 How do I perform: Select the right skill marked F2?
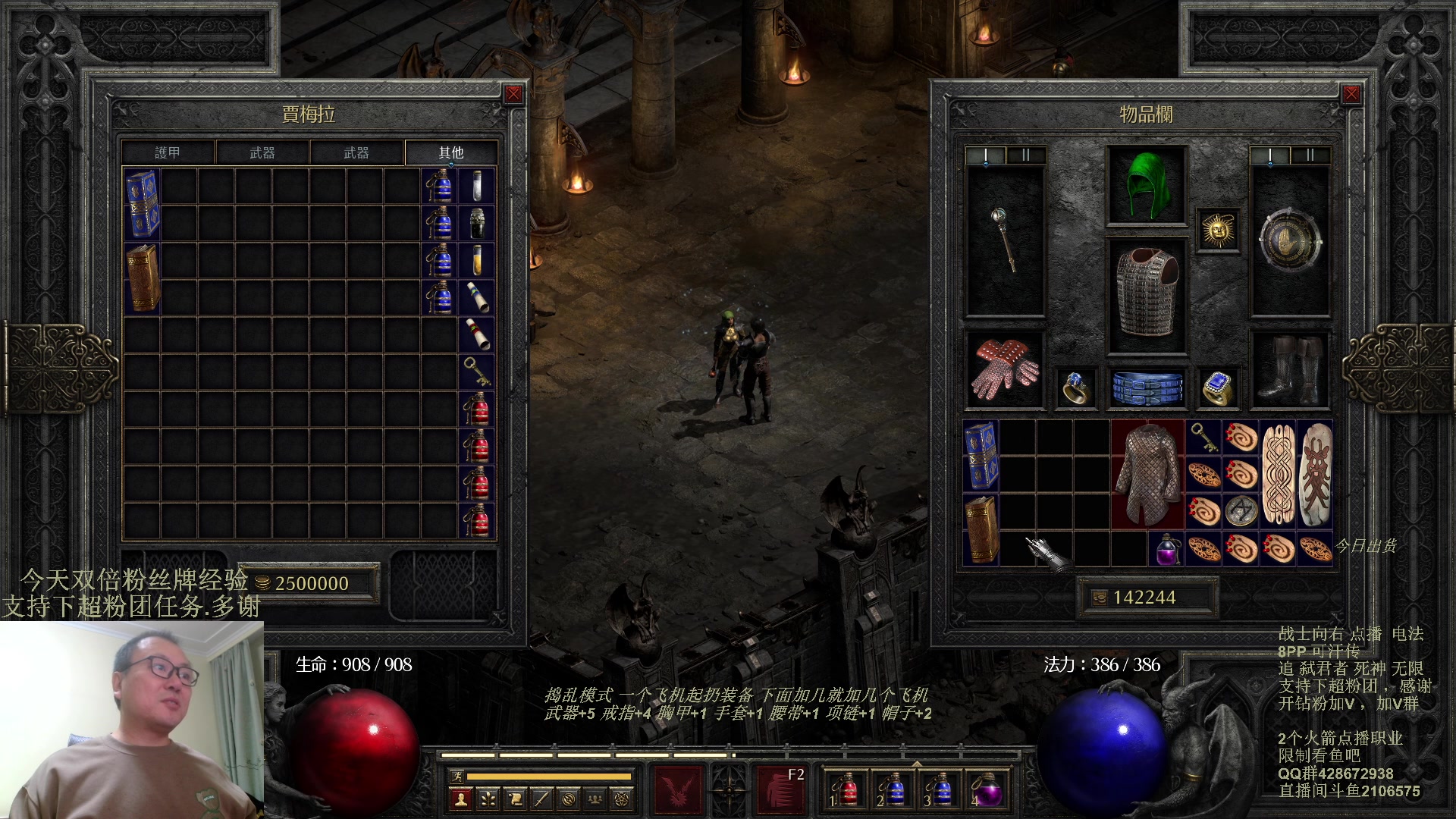[x=781, y=789]
